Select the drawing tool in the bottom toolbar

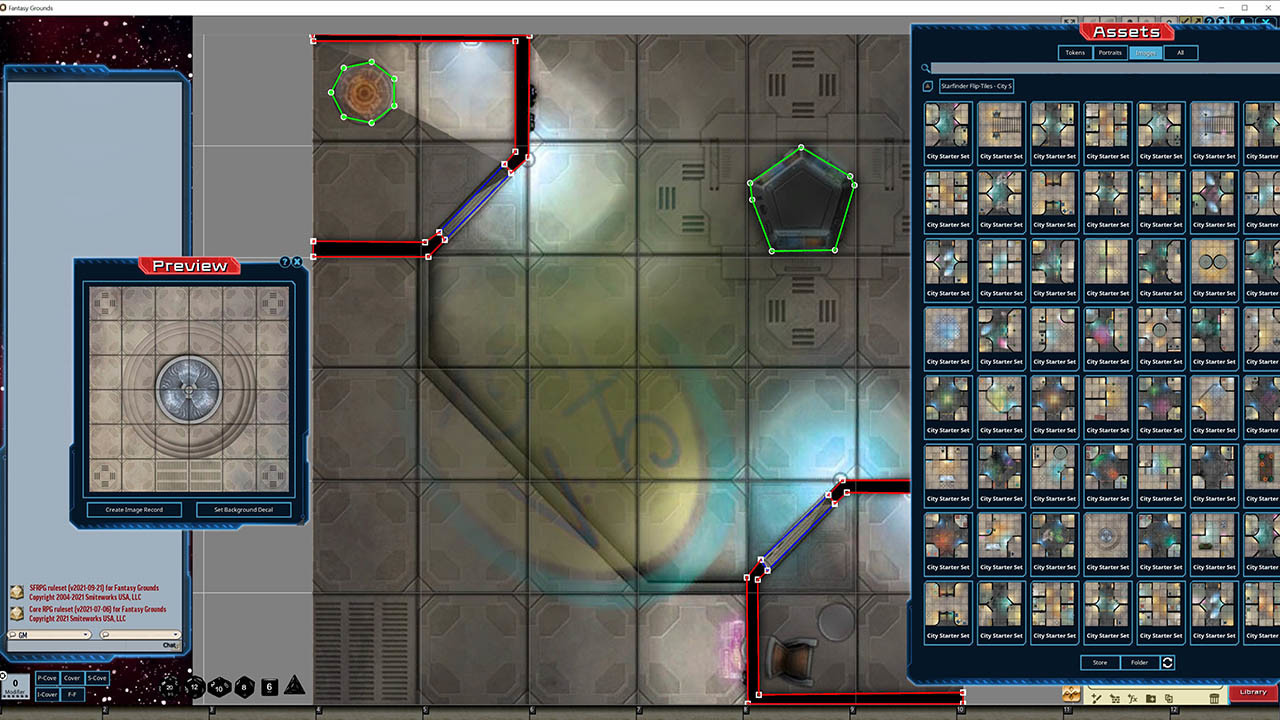(x=1096, y=698)
